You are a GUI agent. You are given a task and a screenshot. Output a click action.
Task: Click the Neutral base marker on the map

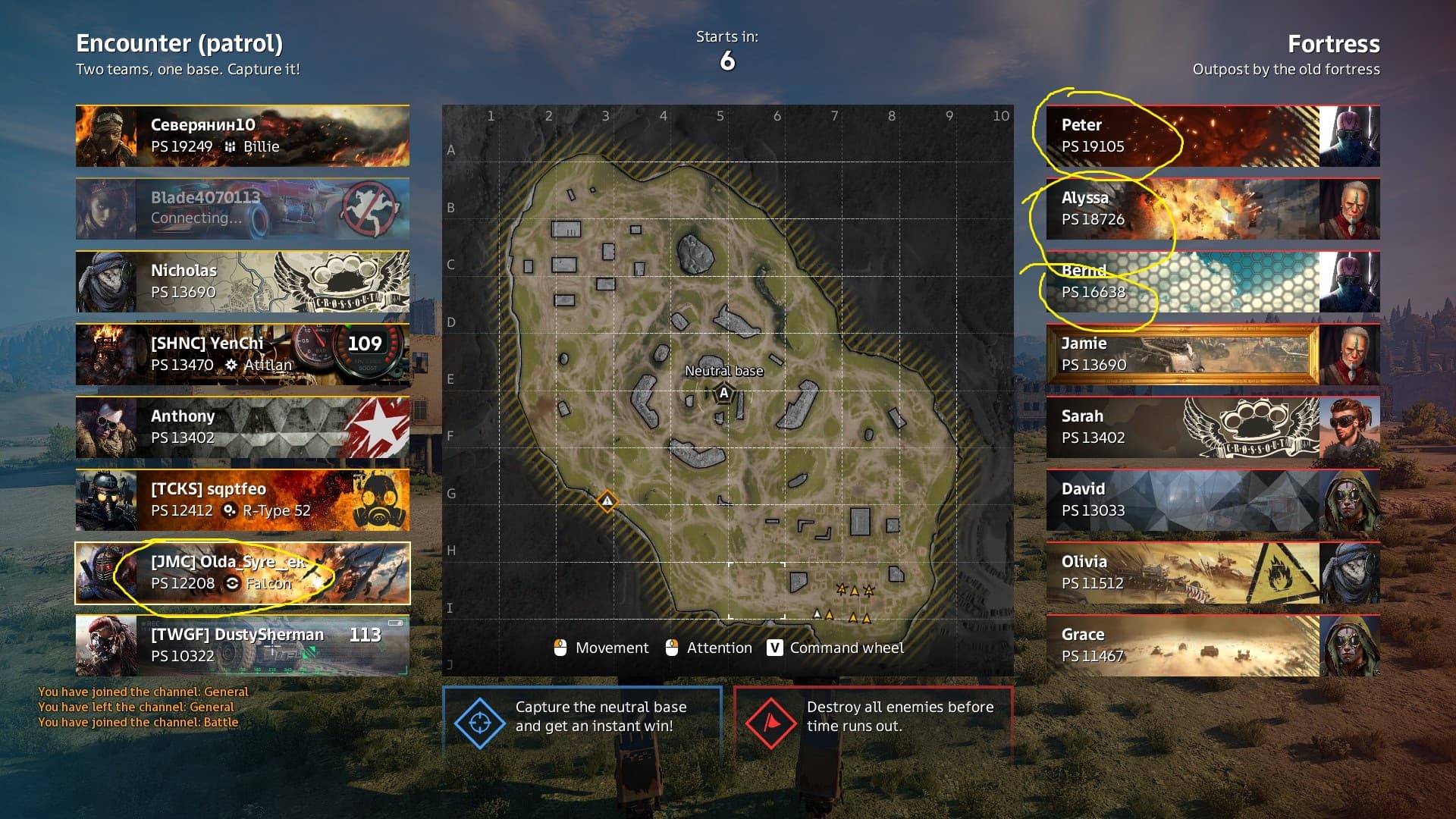[x=724, y=393]
